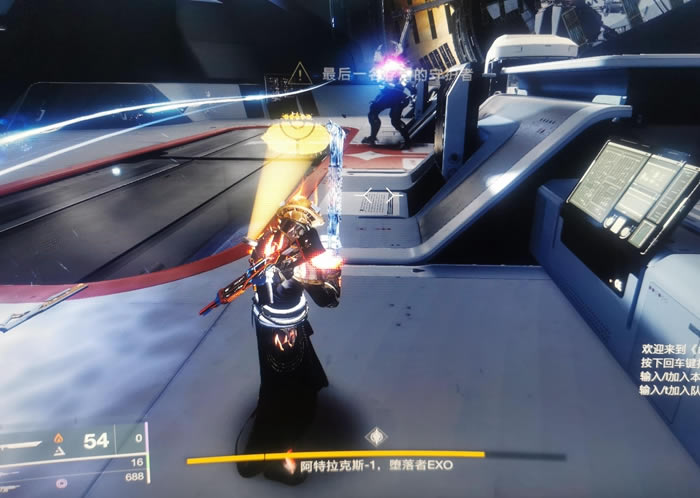Click the warning triangle objective marker
This screenshot has height=498, width=700.
[x=299, y=73]
